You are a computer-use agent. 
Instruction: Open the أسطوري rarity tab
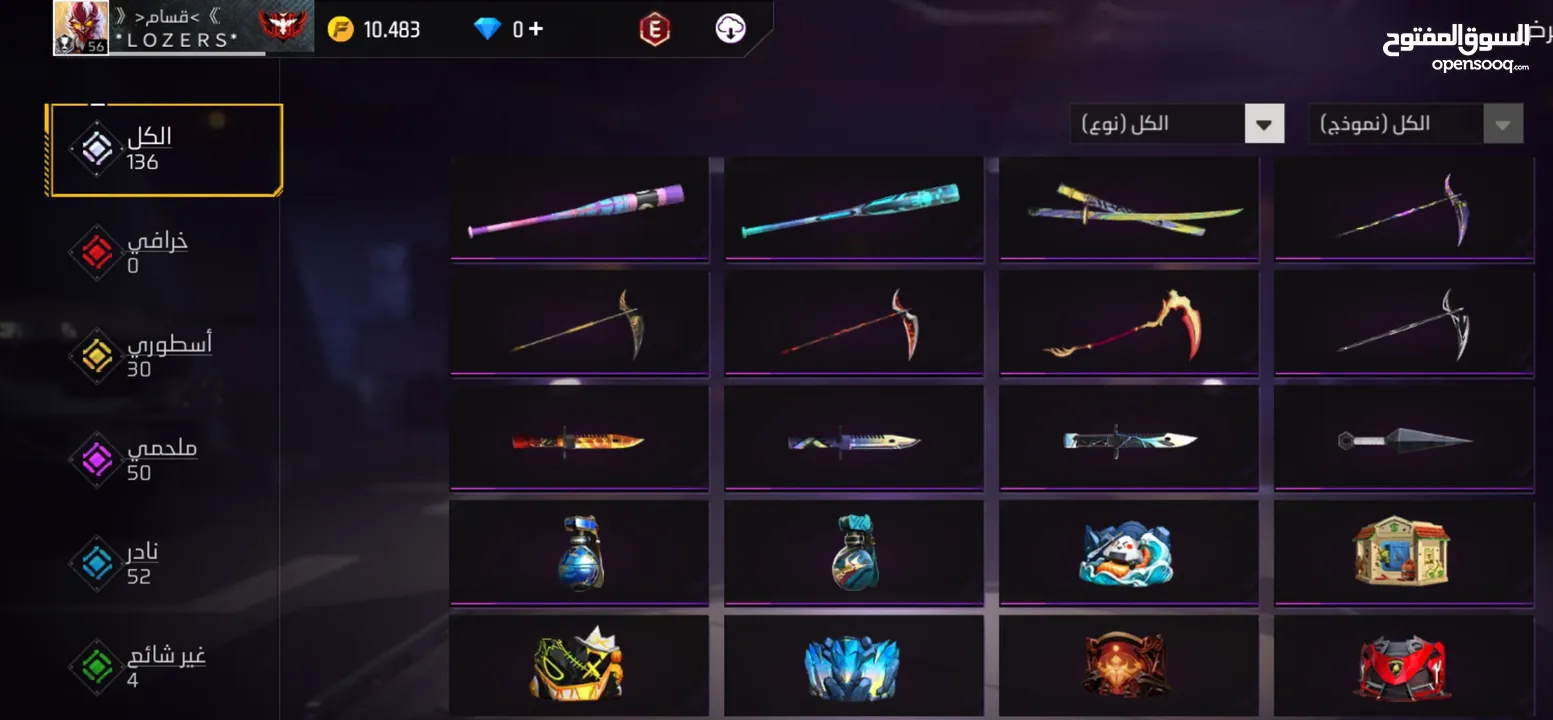[x=140, y=356]
